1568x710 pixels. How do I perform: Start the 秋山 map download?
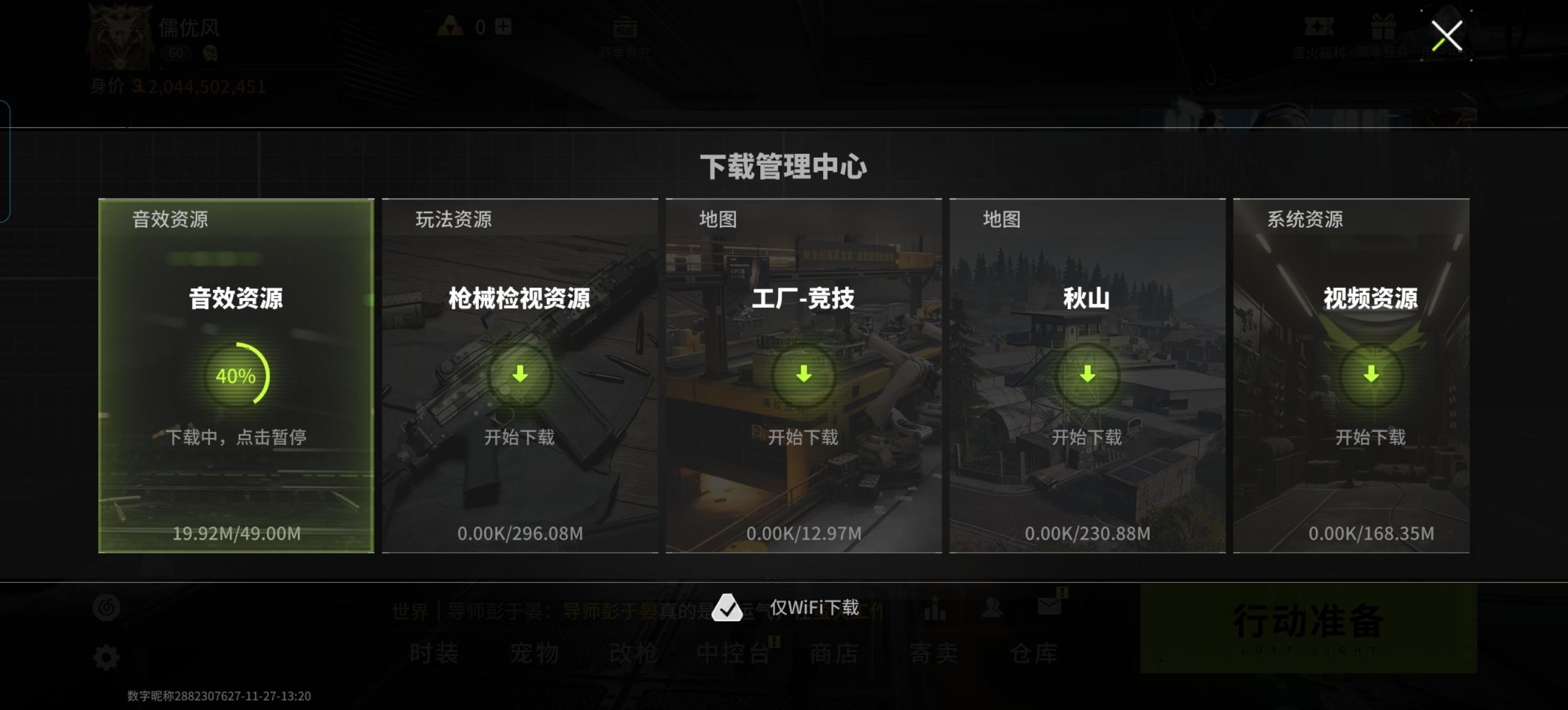pyautogui.click(x=1087, y=376)
